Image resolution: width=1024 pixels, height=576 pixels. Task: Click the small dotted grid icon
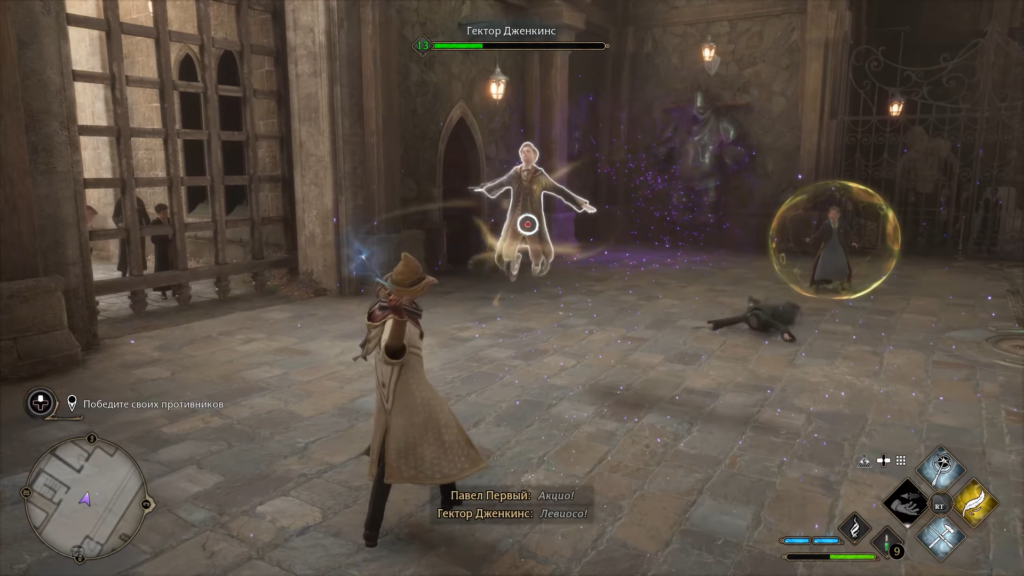[900, 461]
